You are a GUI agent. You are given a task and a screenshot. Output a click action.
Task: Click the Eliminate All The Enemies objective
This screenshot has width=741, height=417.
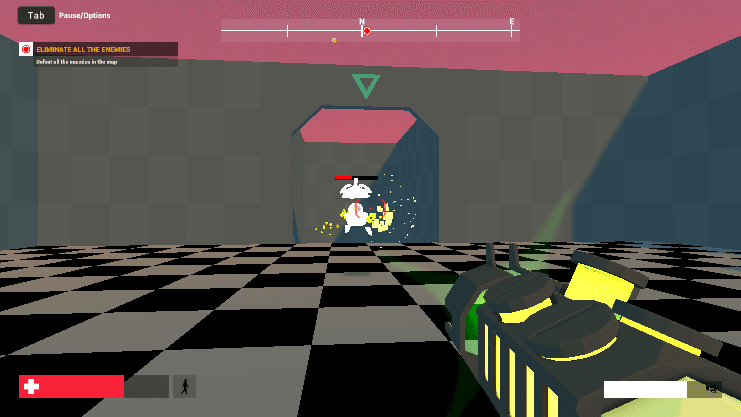coord(83,49)
